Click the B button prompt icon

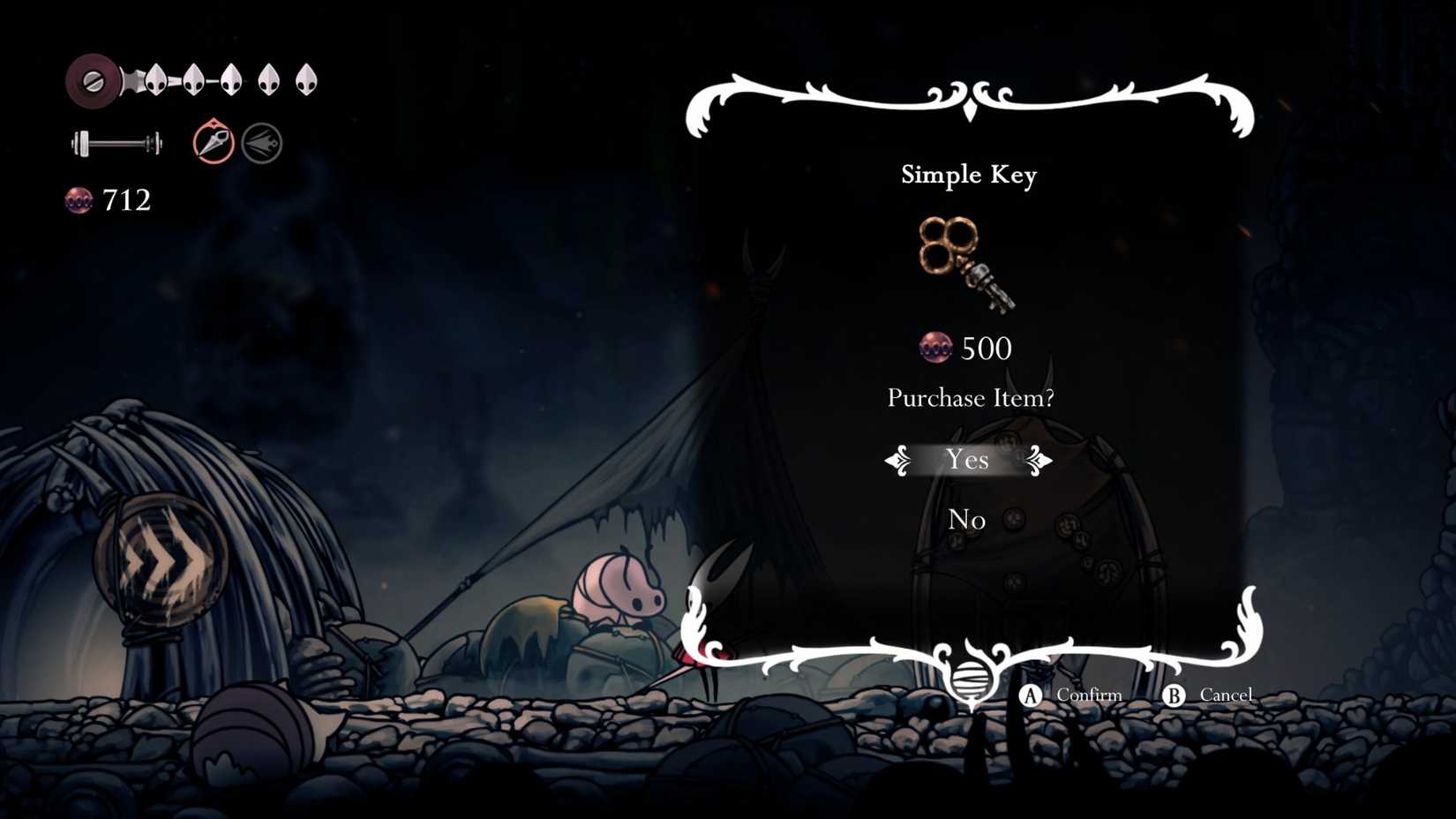[x=1175, y=695]
